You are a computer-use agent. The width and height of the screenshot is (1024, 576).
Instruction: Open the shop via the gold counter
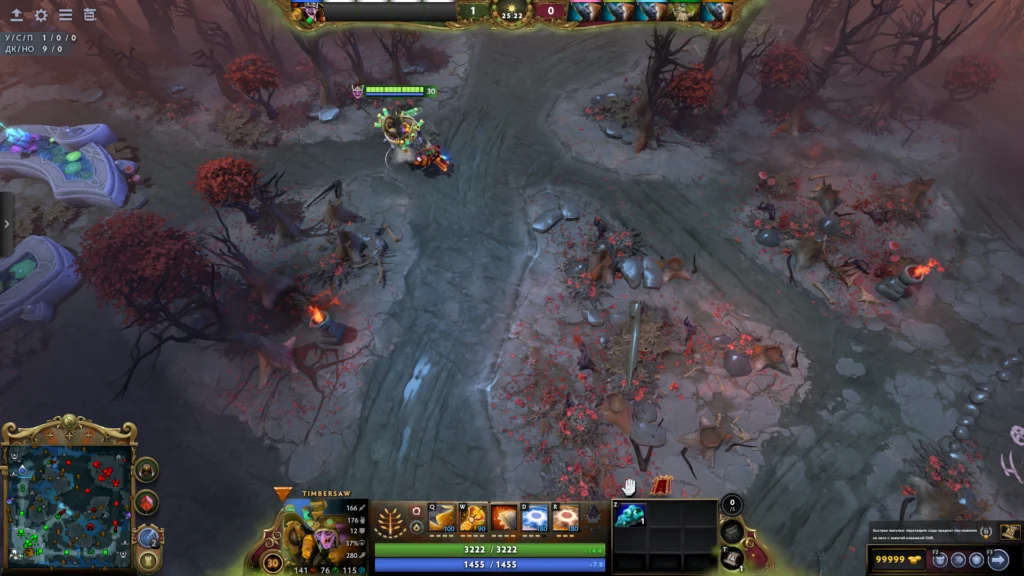click(x=897, y=560)
